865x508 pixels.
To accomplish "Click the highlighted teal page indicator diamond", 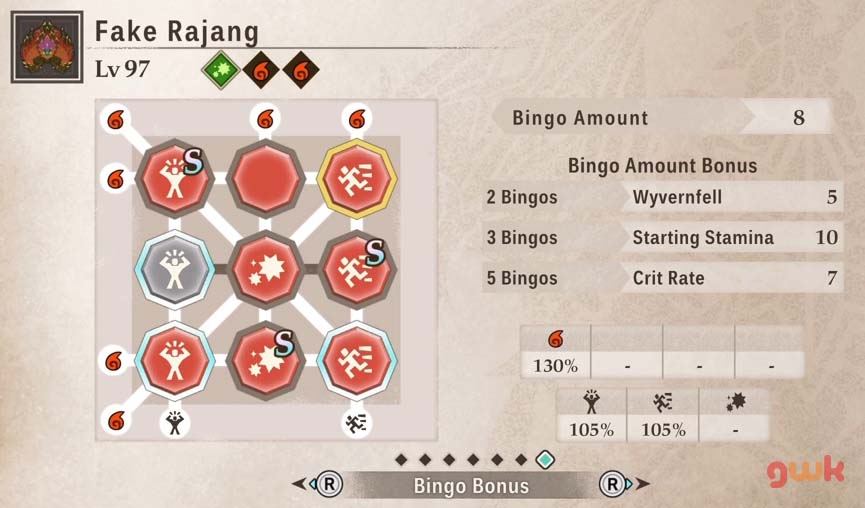I will tap(545, 459).
